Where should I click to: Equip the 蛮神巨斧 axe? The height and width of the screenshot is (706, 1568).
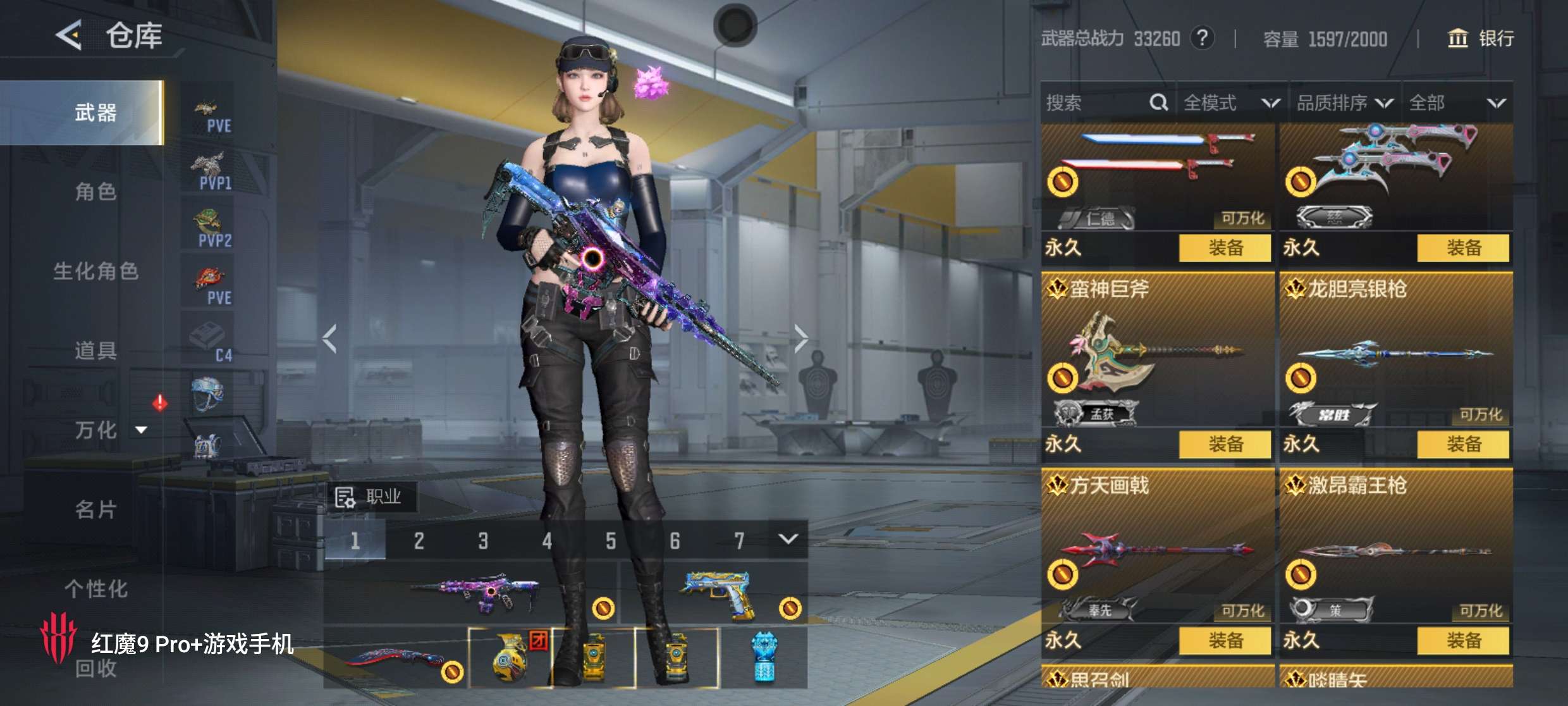(1225, 444)
